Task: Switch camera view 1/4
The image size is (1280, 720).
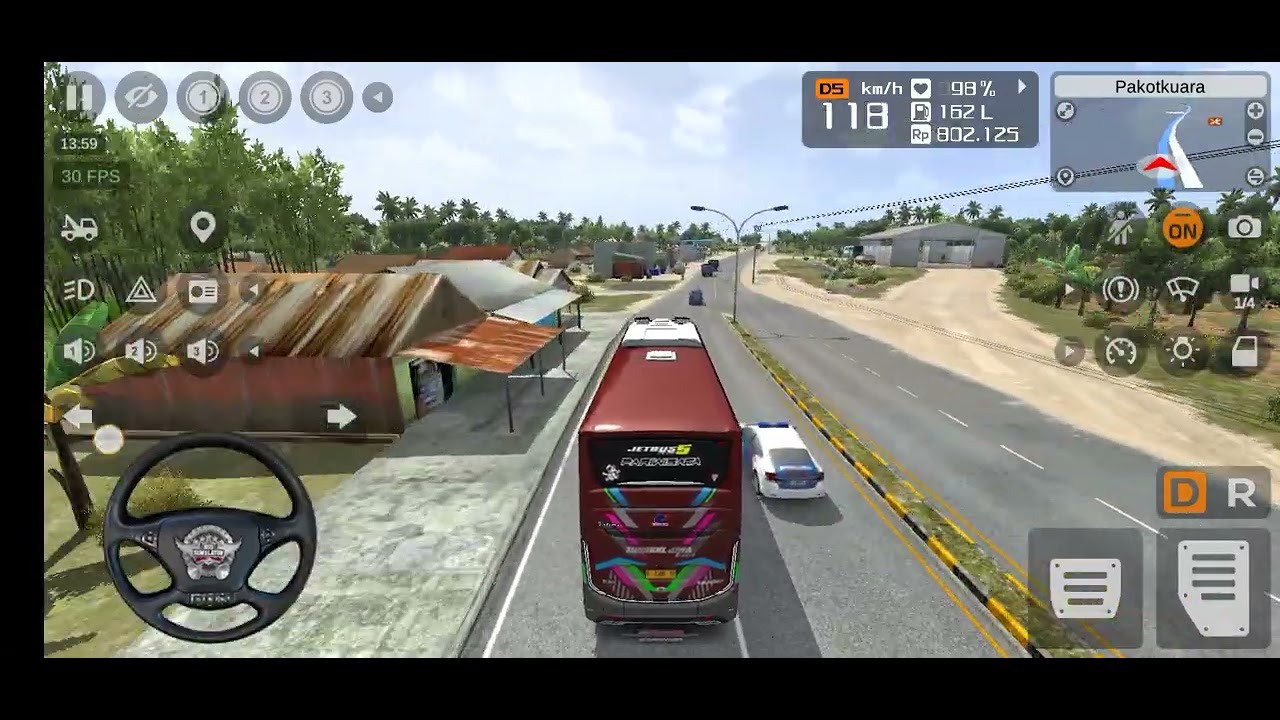Action: (1244, 290)
